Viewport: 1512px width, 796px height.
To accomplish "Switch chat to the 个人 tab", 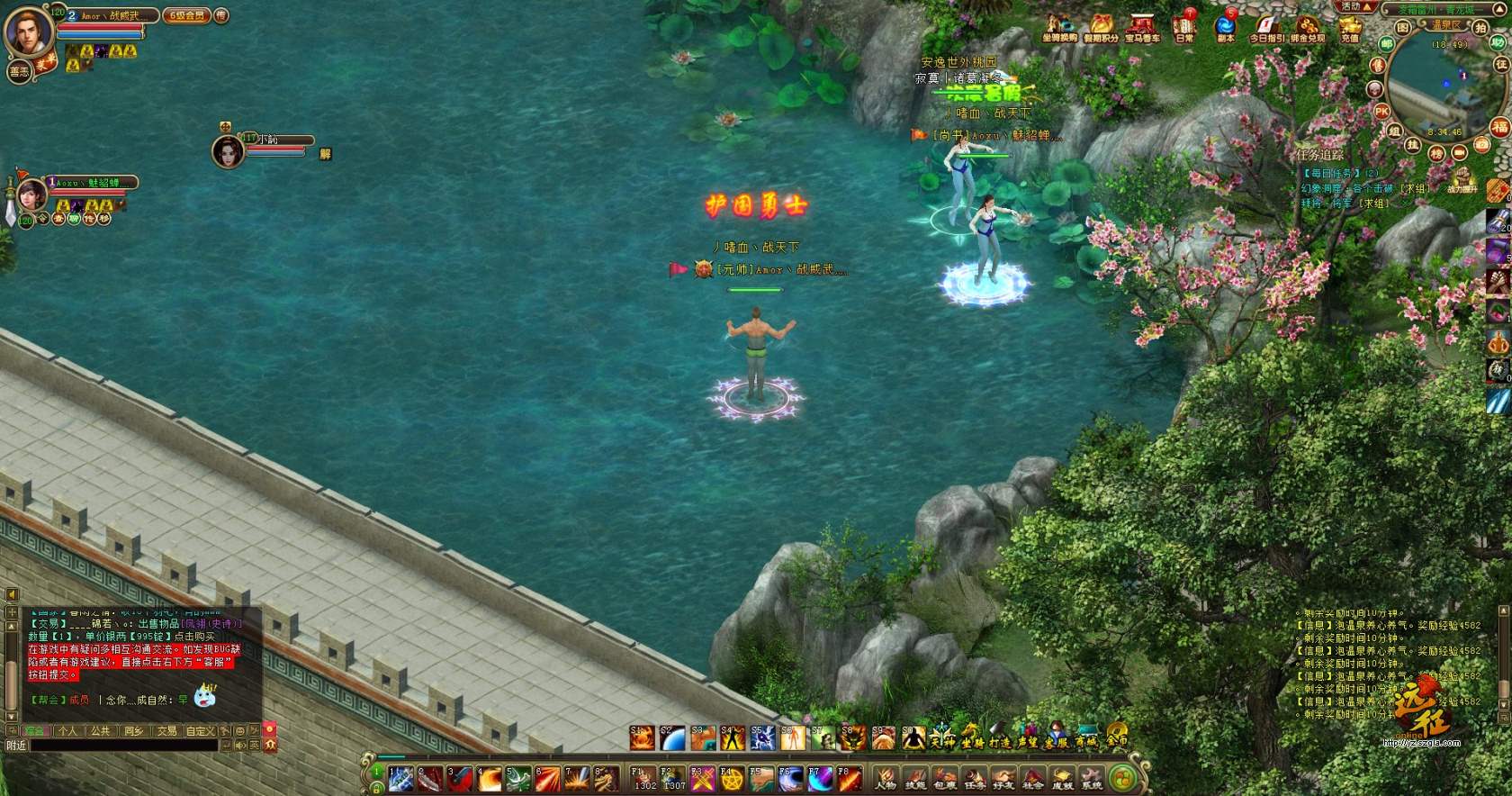I will click(x=67, y=731).
